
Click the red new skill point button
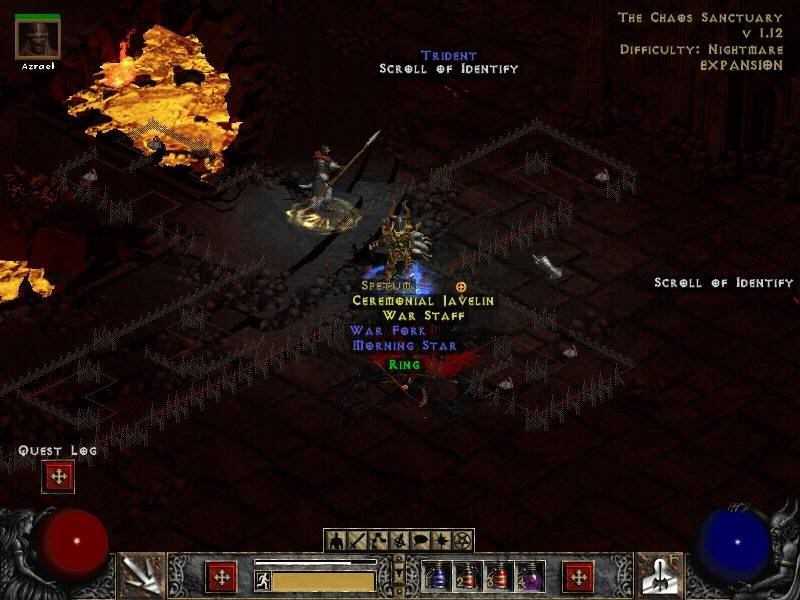[578, 577]
